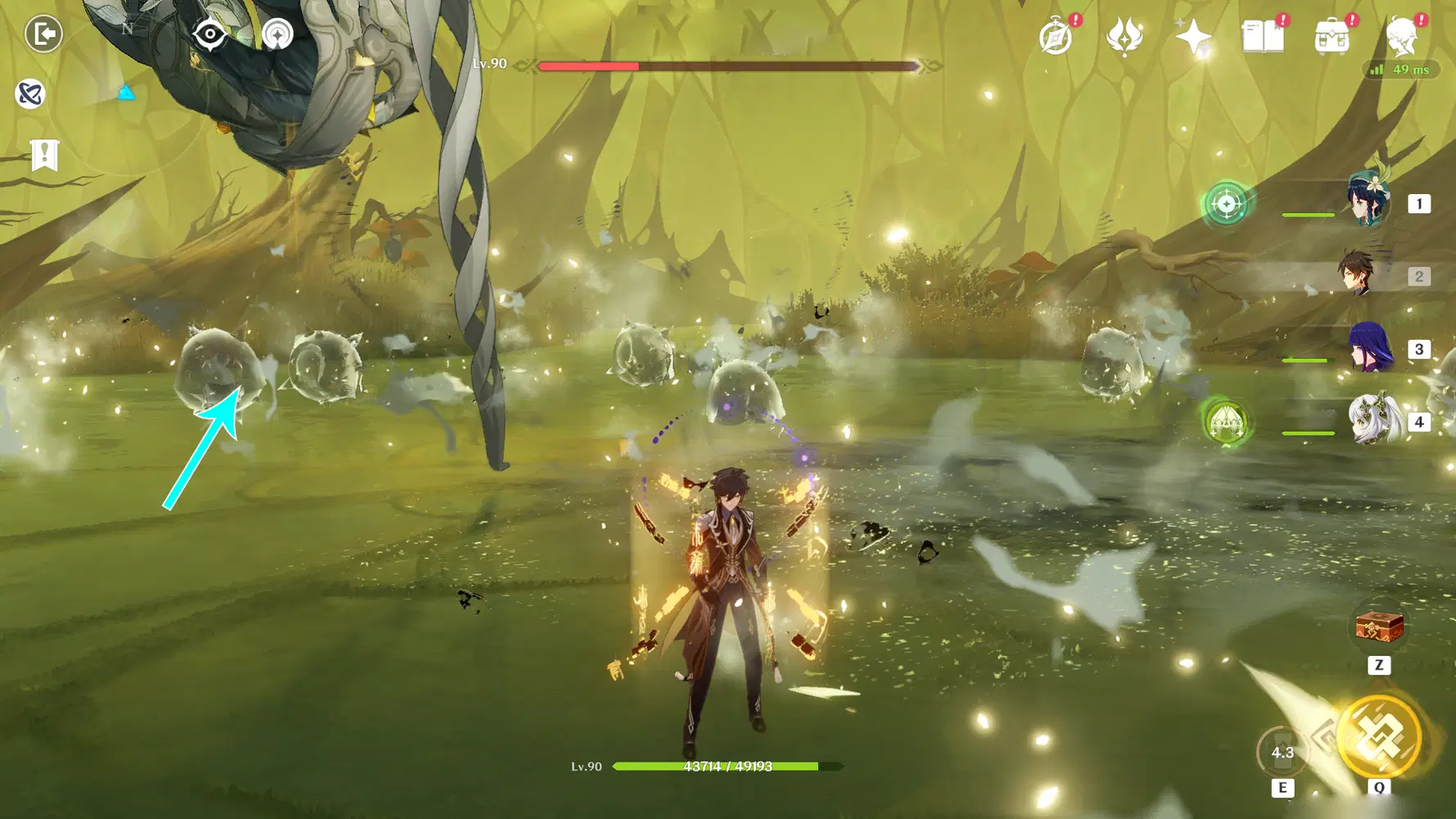Select Zhongli in party slot 2

[x=1357, y=274]
